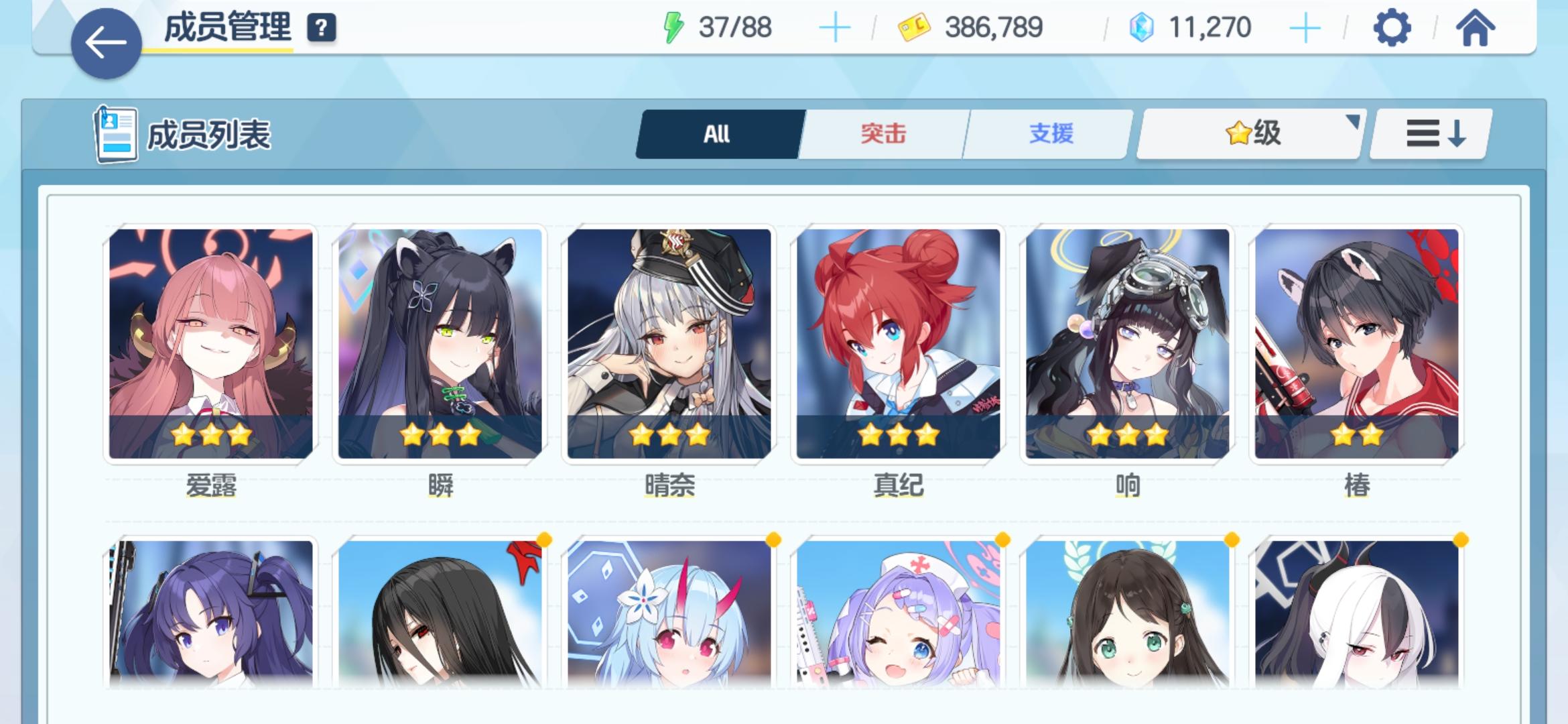The height and width of the screenshot is (724, 1568).
Task: Select the All members tab
Action: tap(716, 133)
